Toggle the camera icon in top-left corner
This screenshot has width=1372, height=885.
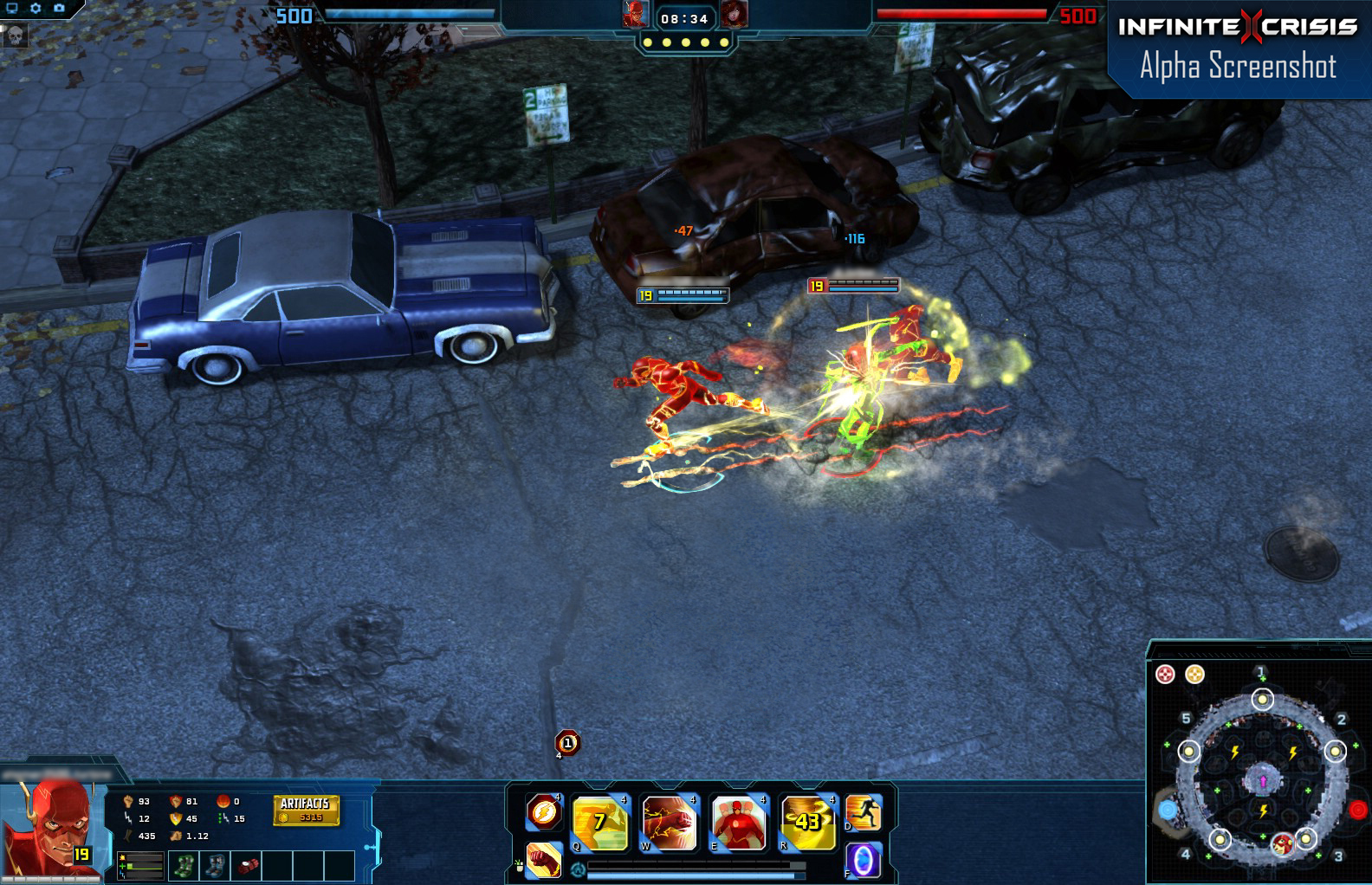click(60, 8)
